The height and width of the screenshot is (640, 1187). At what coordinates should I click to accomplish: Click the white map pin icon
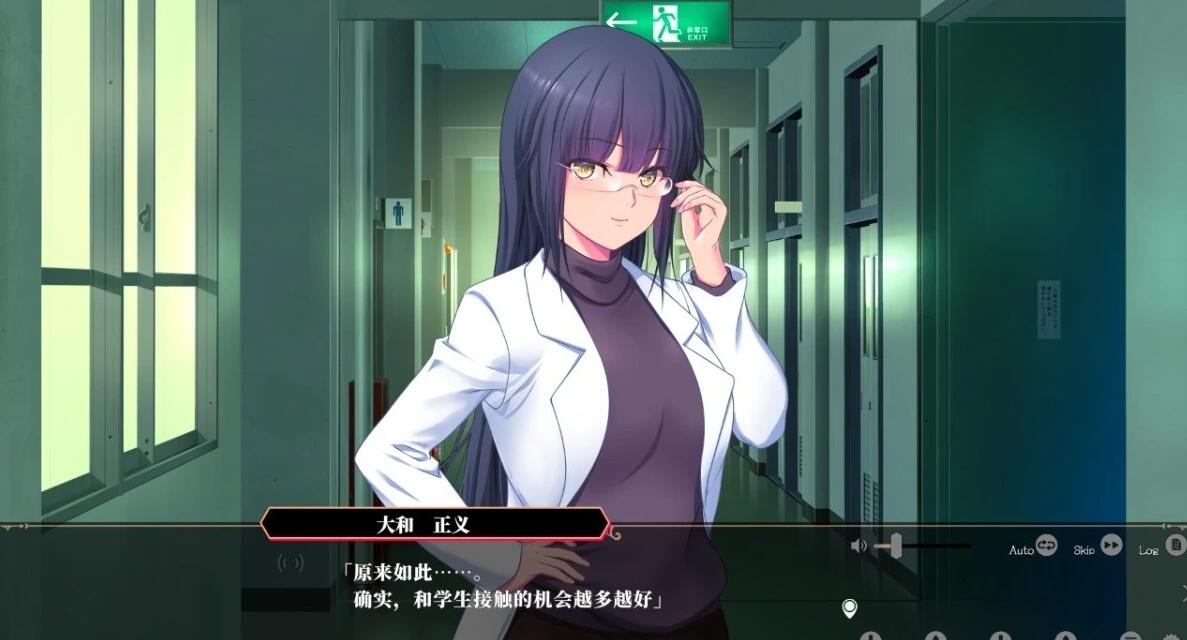tap(850, 608)
